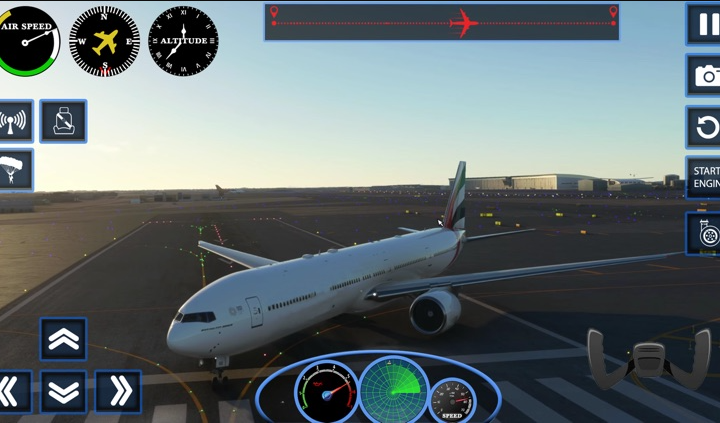Image resolution: width=720 pixels, height=423 pixels.
Task: Hit the circular arrow reset button
Action: [705, 127]
